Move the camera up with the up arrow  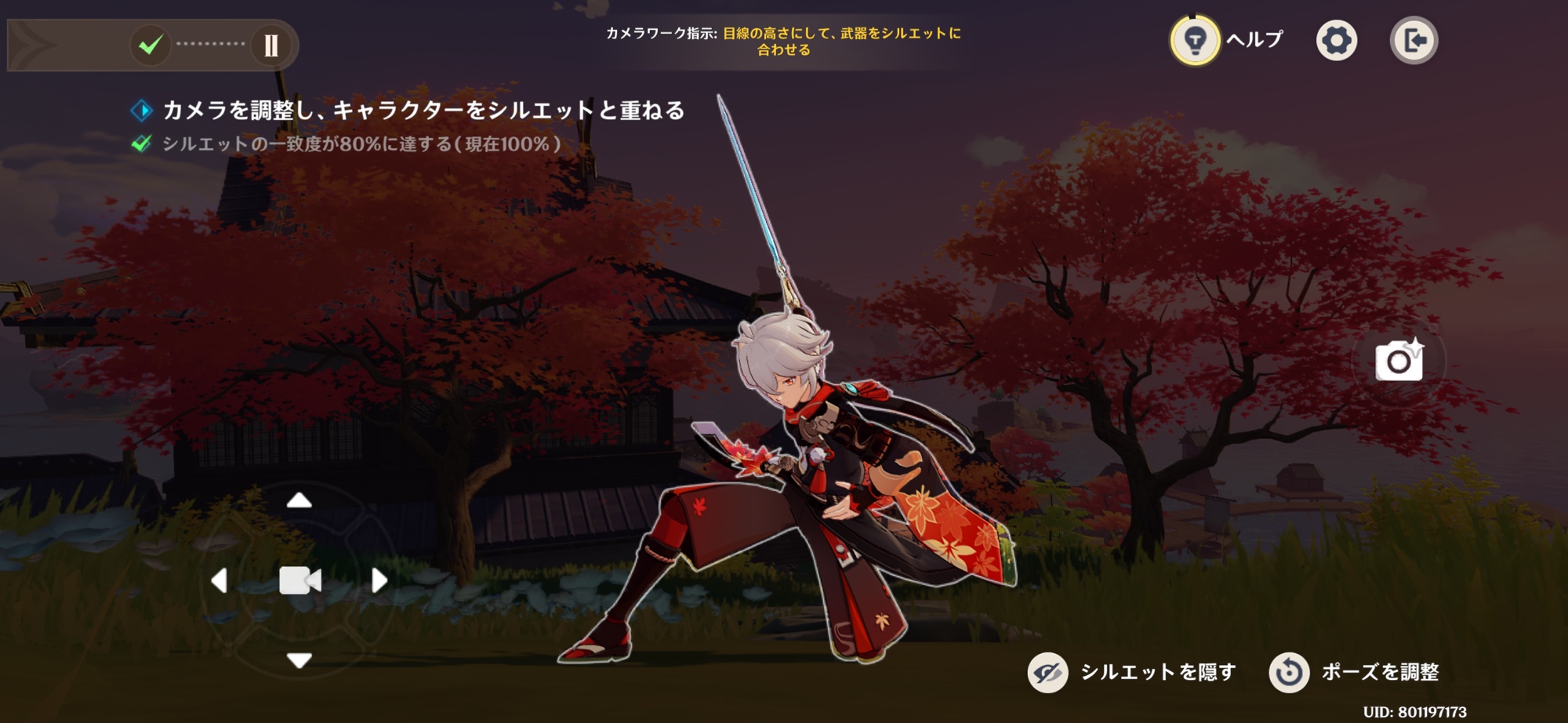(x=299, y=500)
